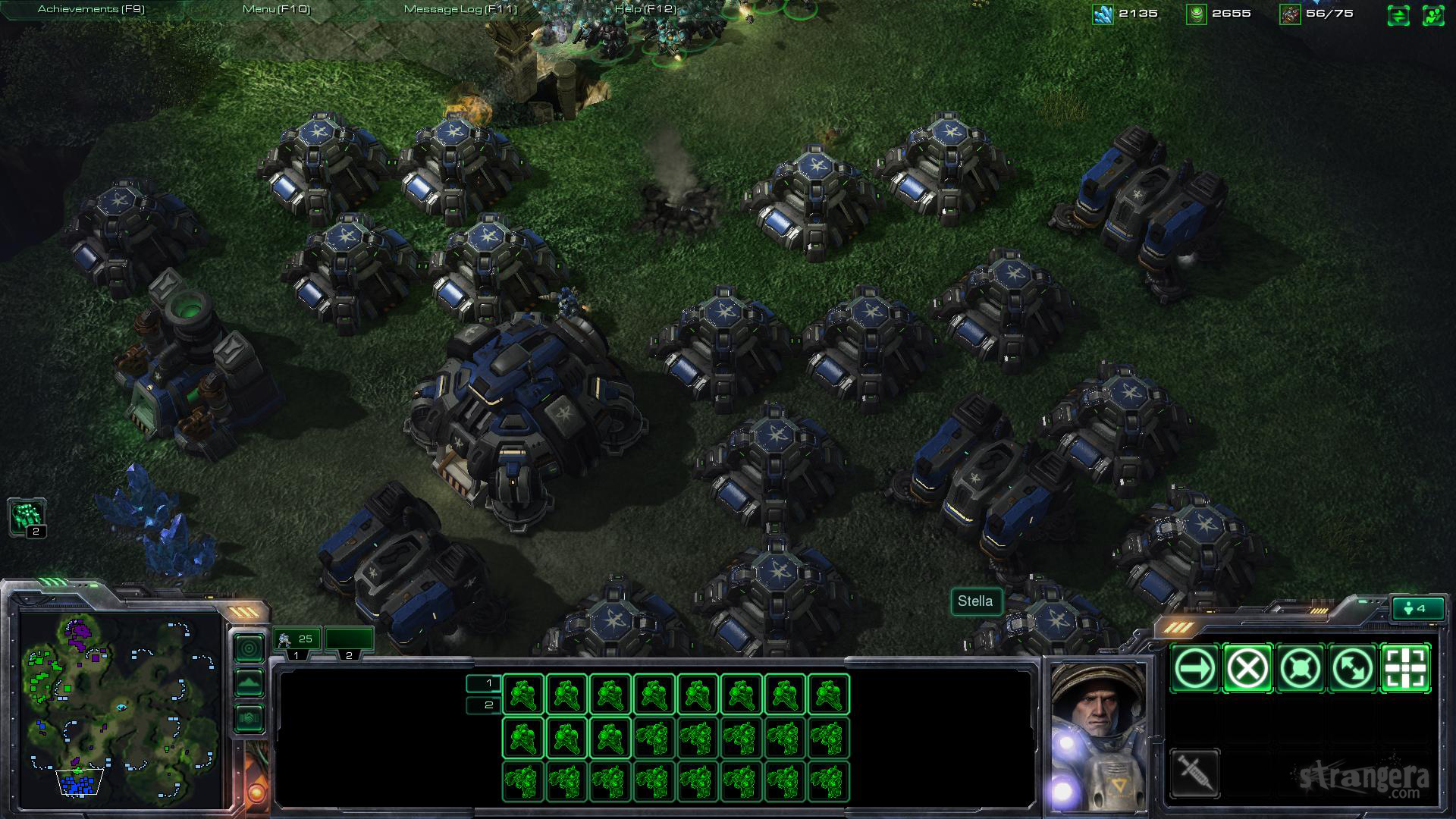Click the idle workers icon
1456x819 pixels.
coord(27,517)
